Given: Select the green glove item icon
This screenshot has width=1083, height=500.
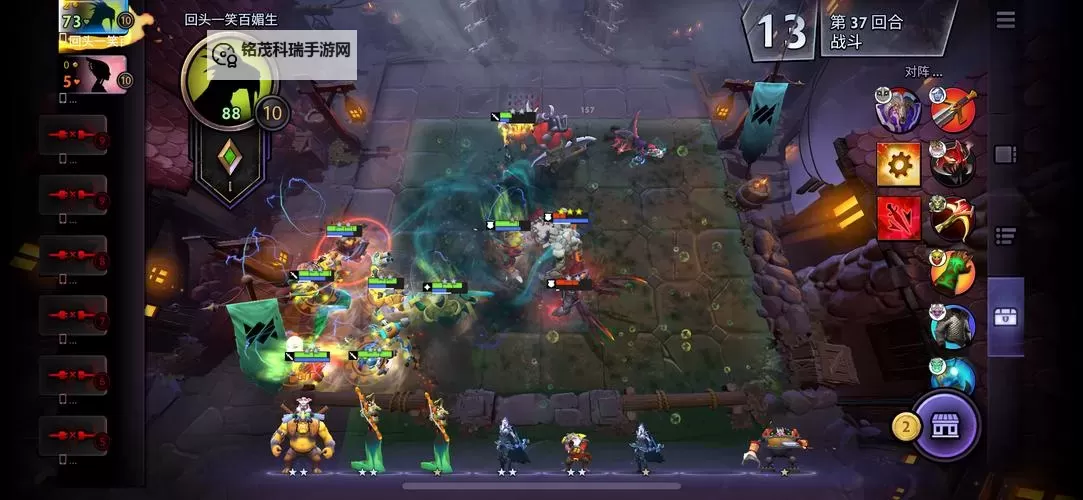Looking at the screenshot, I should click(953, 271).
